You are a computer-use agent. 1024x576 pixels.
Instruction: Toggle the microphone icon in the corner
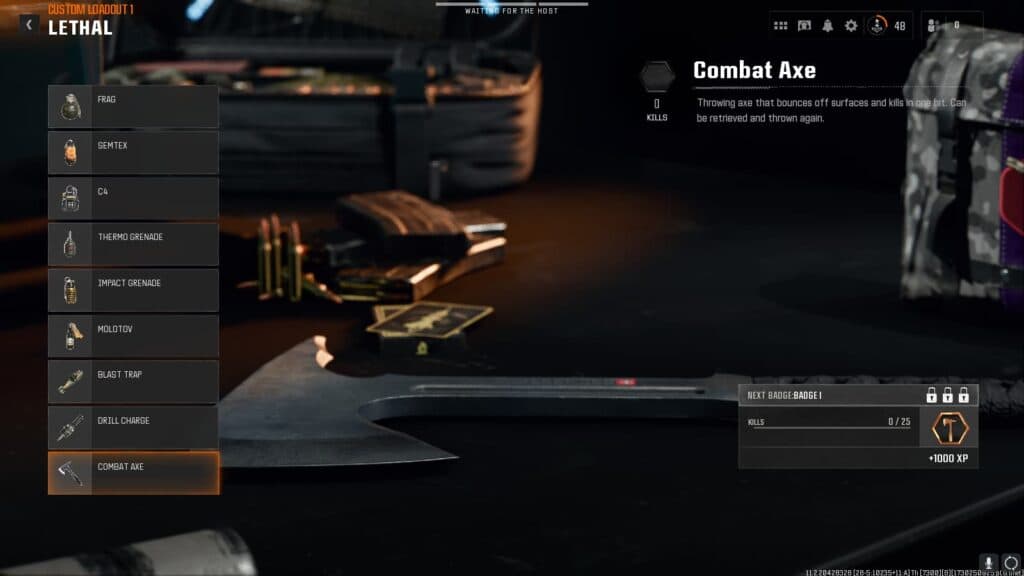[x=989, y=563]
